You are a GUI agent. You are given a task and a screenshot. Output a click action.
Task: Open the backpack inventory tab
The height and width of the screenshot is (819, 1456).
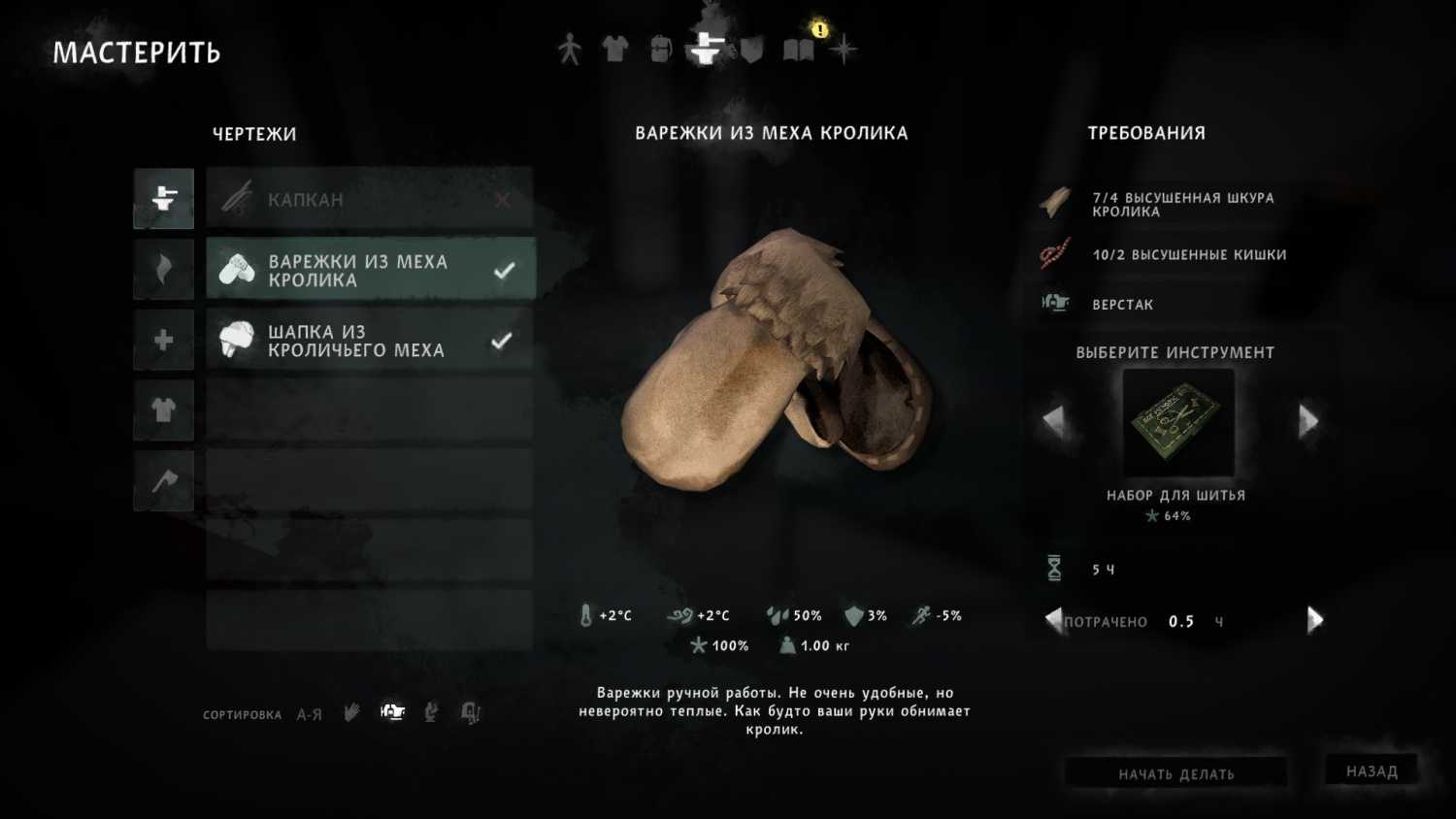(x=660, y=49)
